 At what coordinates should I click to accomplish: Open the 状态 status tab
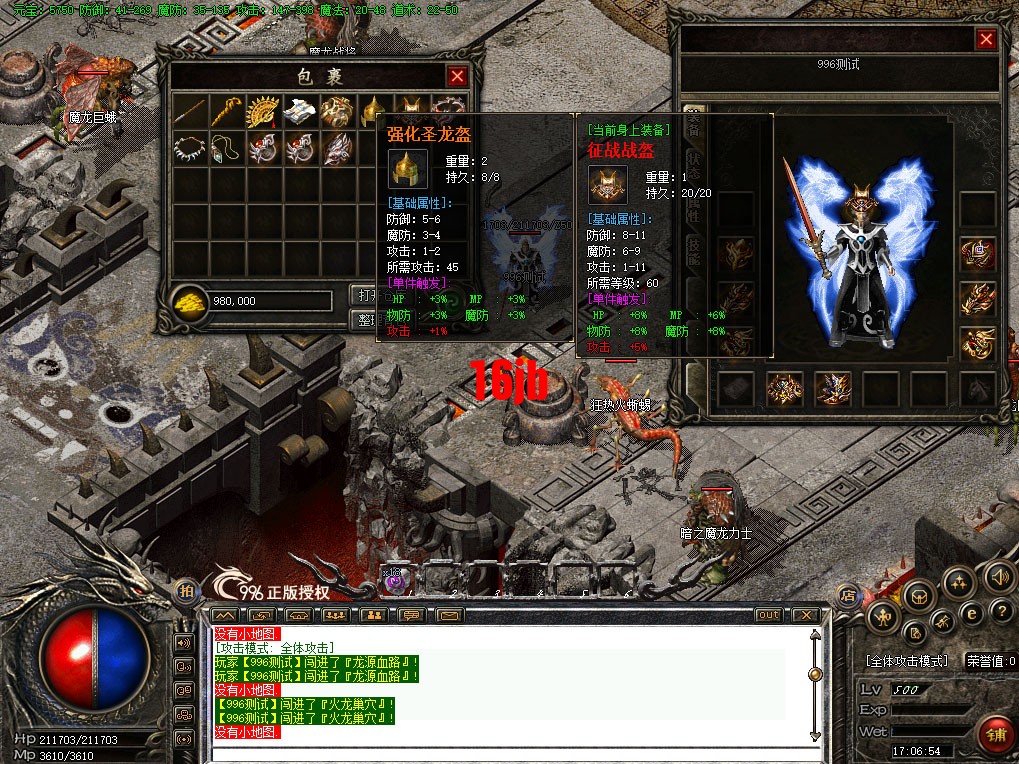tap(695, 165)
